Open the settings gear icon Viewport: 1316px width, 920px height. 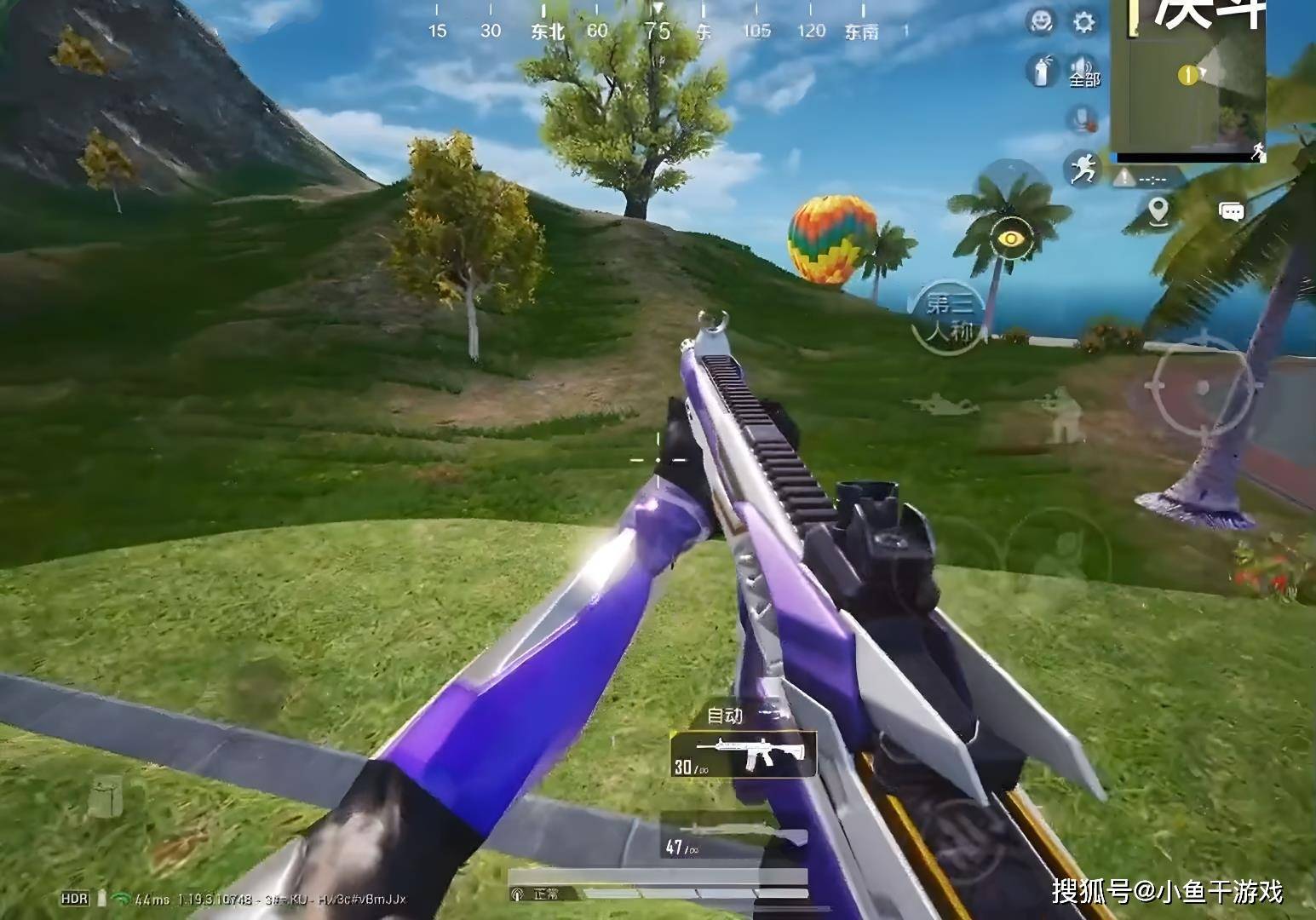click(1083, 22)
